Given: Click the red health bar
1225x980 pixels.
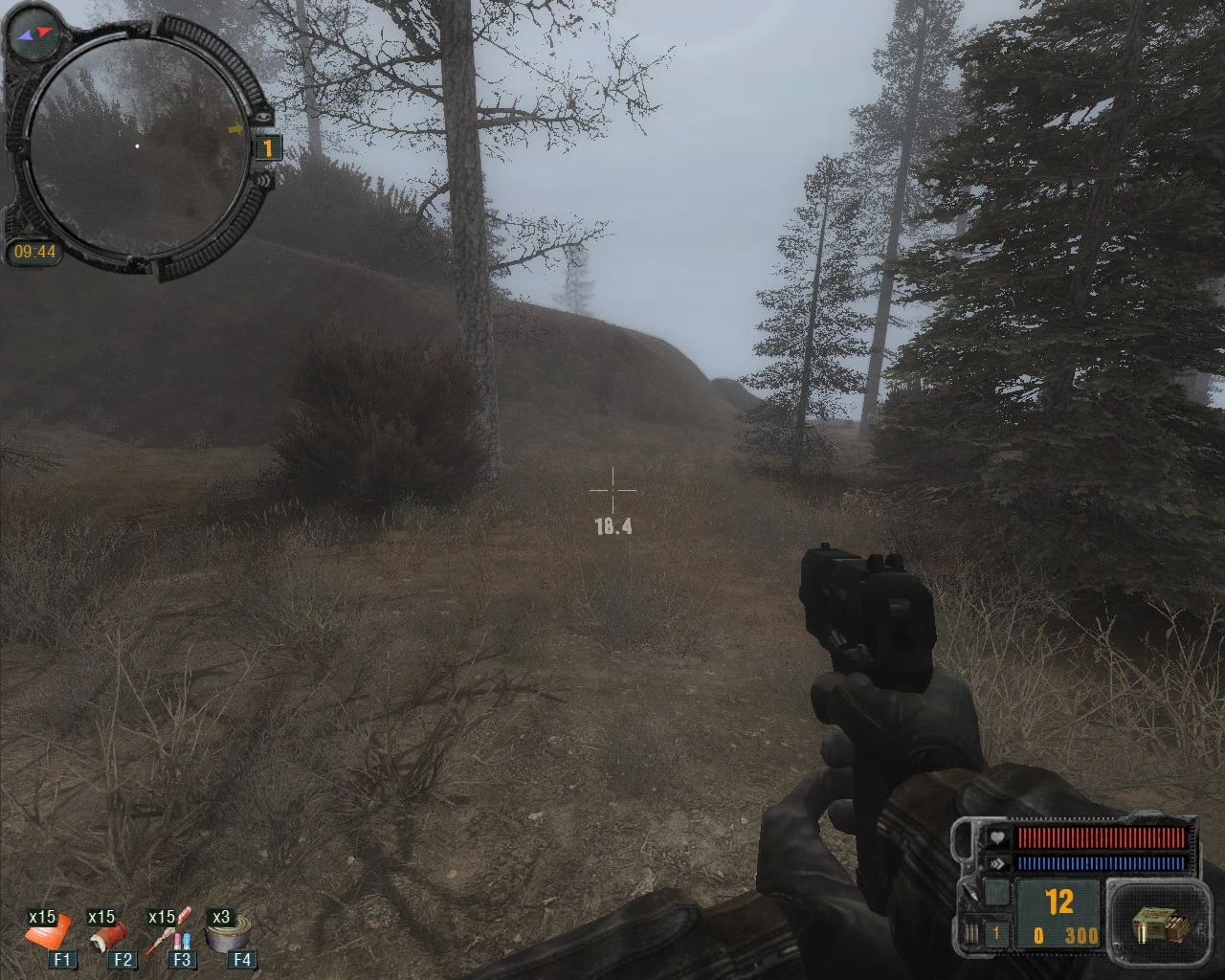Looking at the screenshot, I should click(1101, 838).
